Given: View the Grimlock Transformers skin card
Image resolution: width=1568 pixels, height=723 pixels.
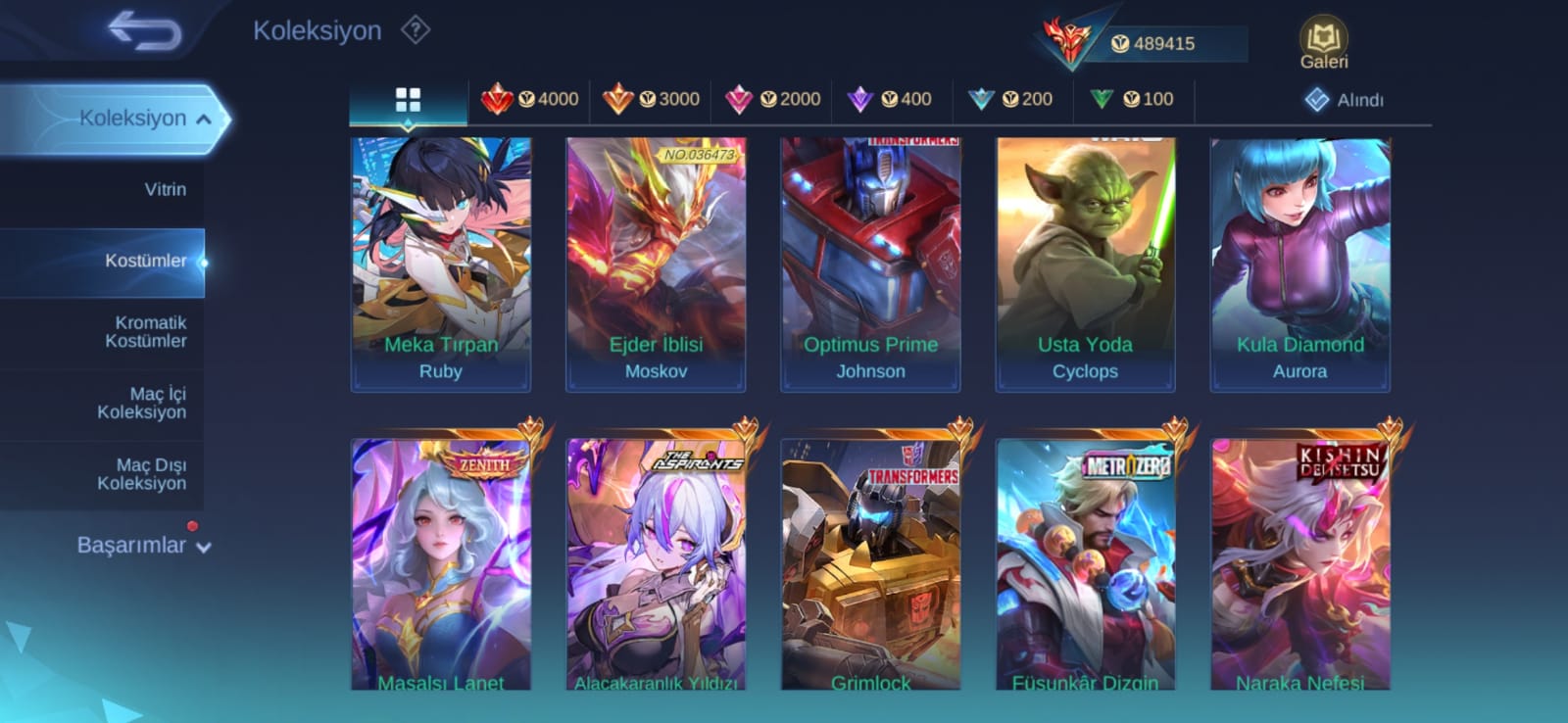Looking at the screenshot, I should coord(870,564).
